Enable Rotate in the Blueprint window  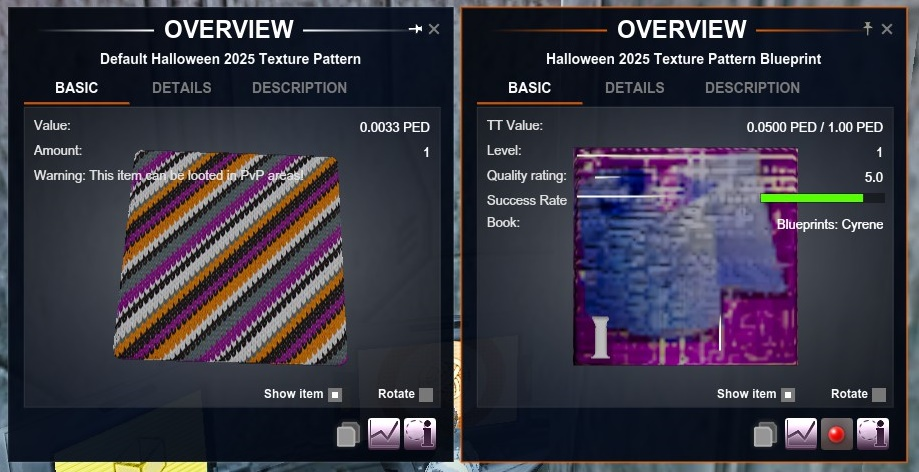point(879,394)
